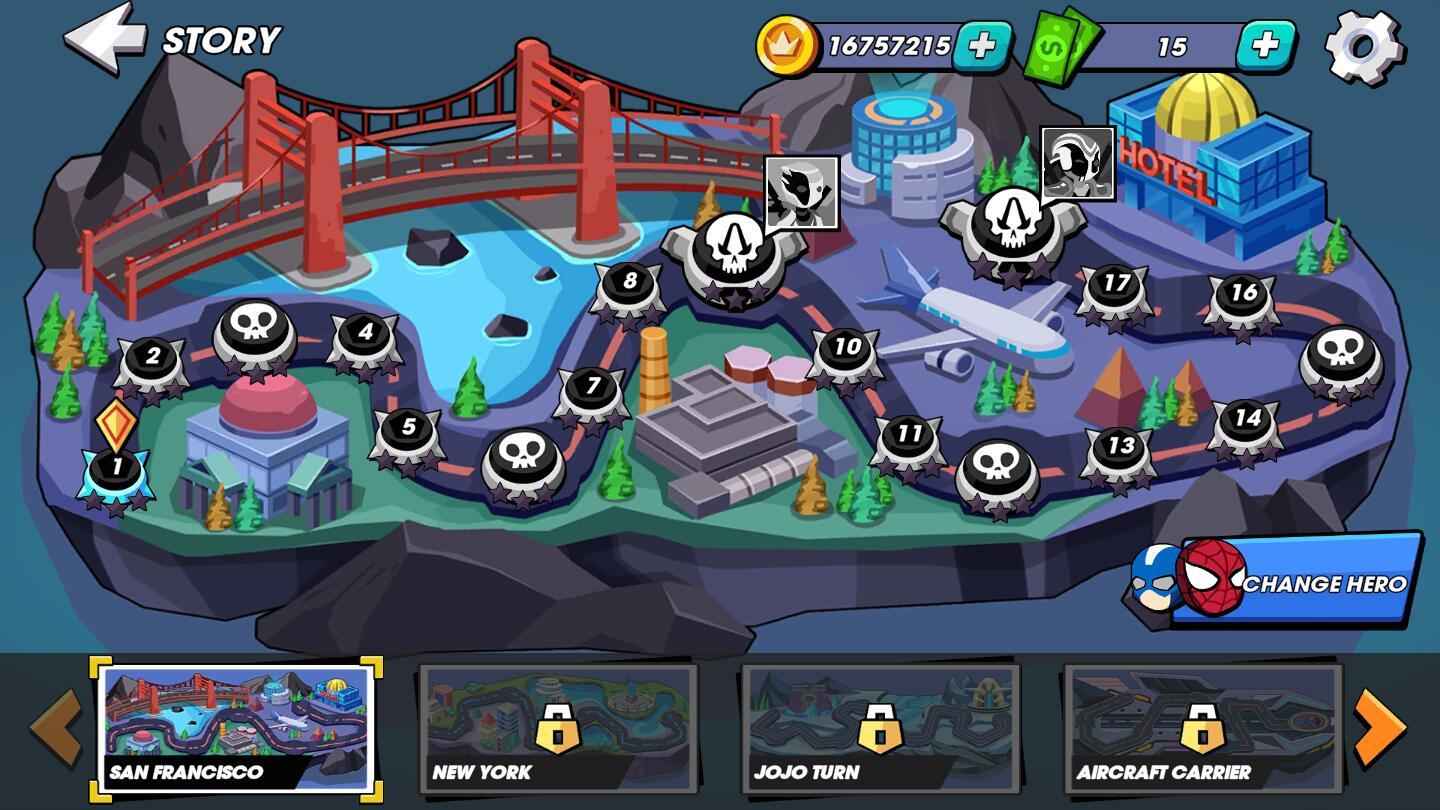This screenshot has height=810, width=1440.
Task: Open the gear settings menu
Action: [x=1363, y=46]
